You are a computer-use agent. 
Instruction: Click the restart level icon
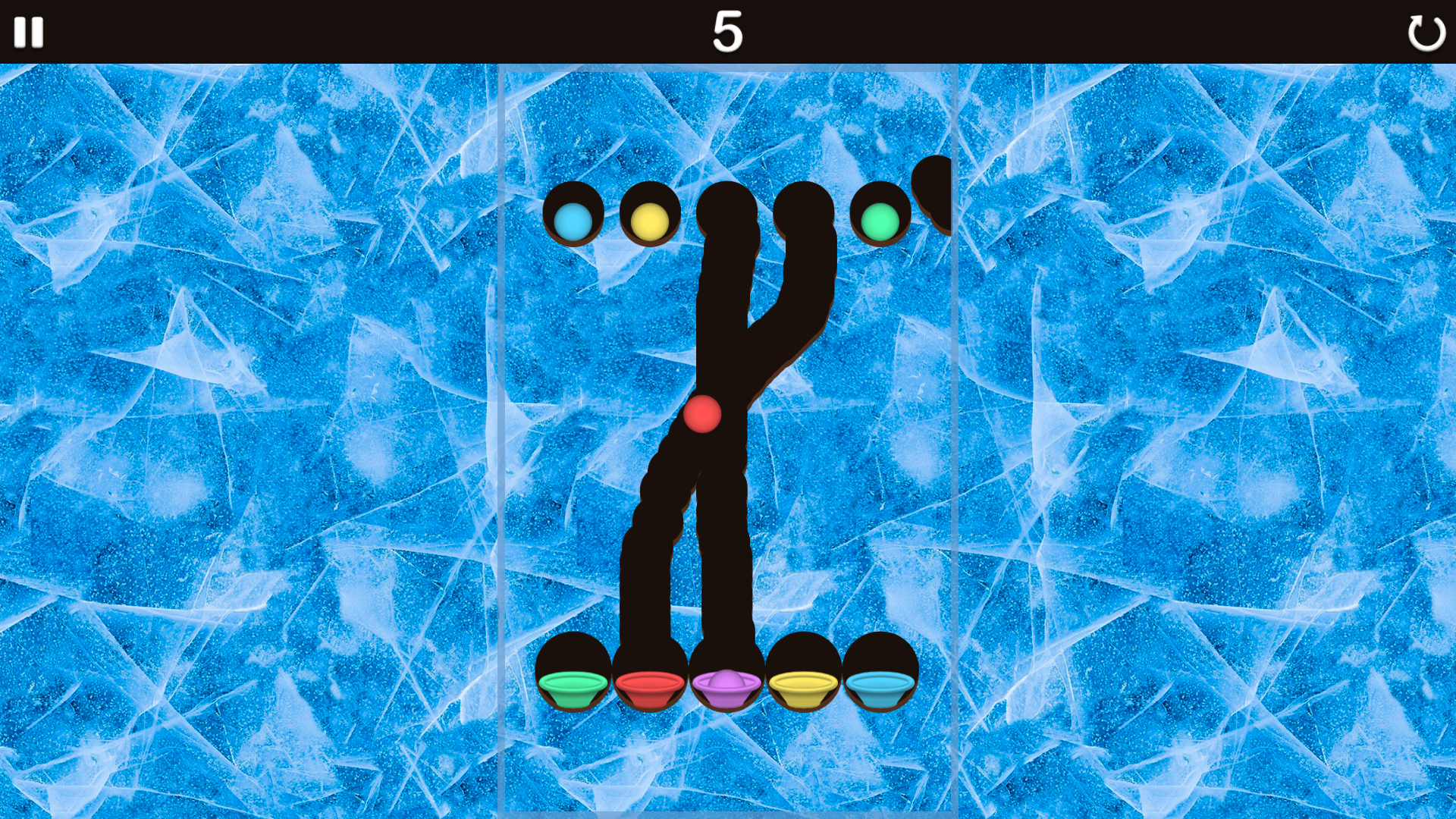(1426, 32)
